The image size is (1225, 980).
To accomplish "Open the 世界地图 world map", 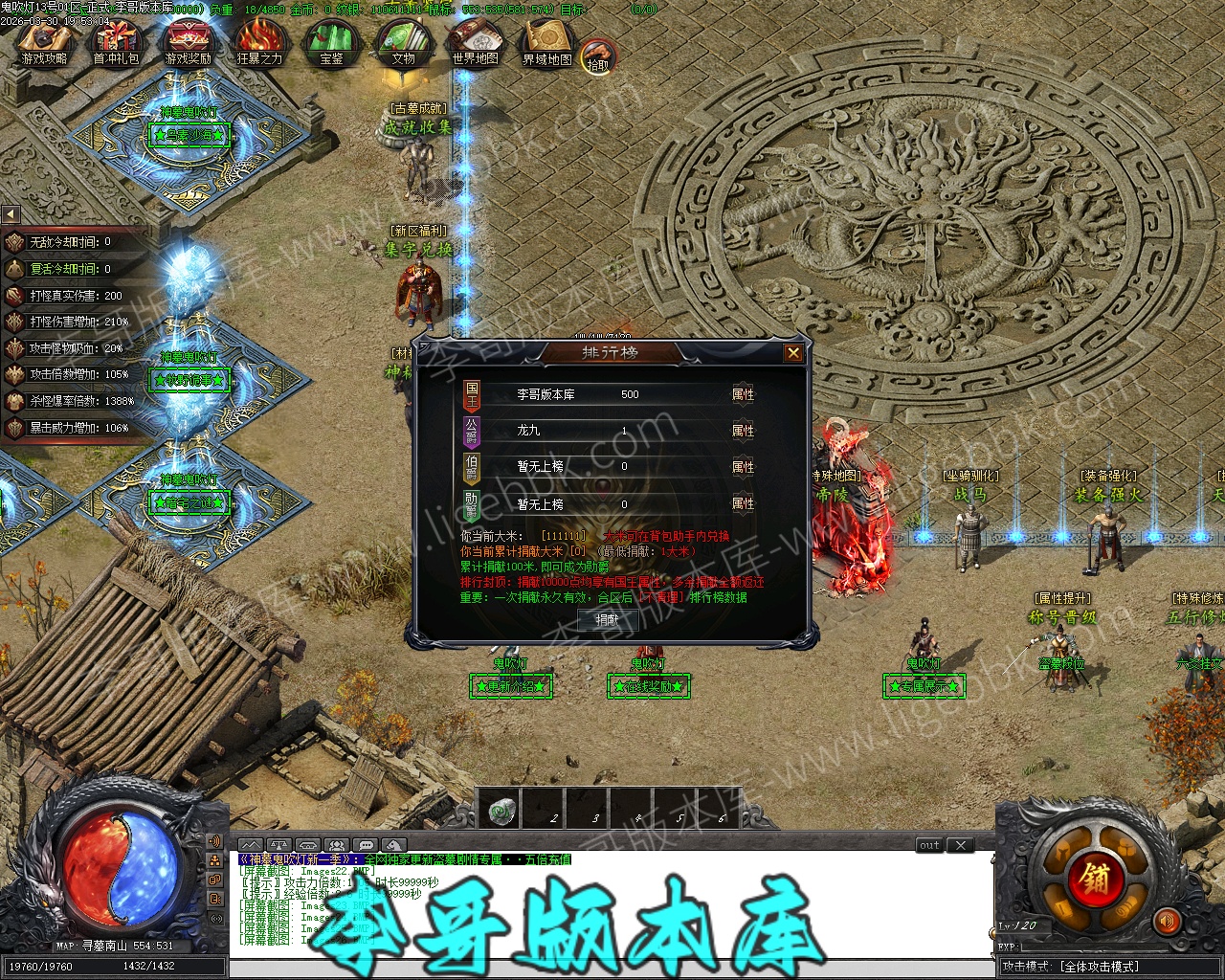I will (476, 42).
